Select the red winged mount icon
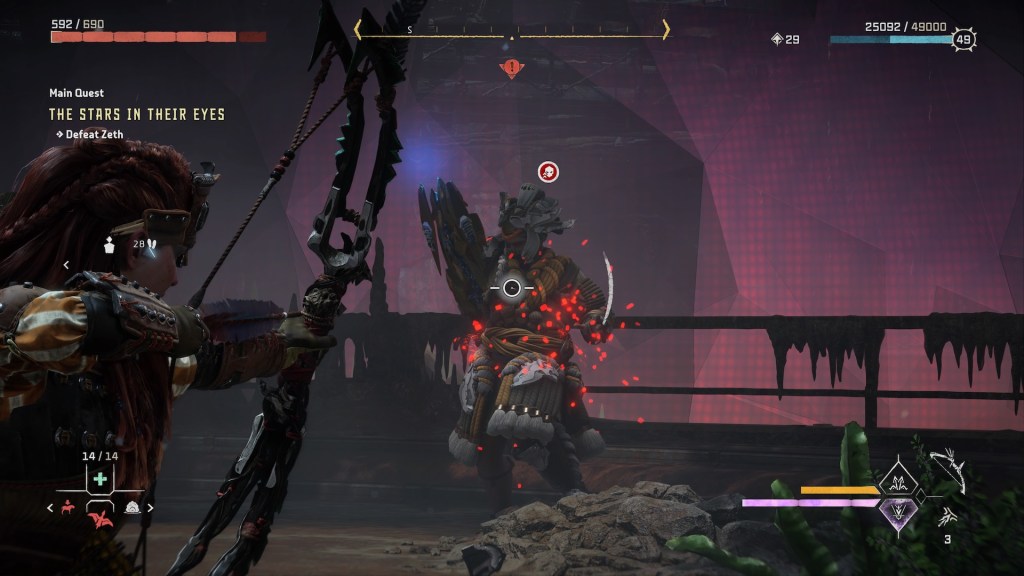 coord(100,517)
